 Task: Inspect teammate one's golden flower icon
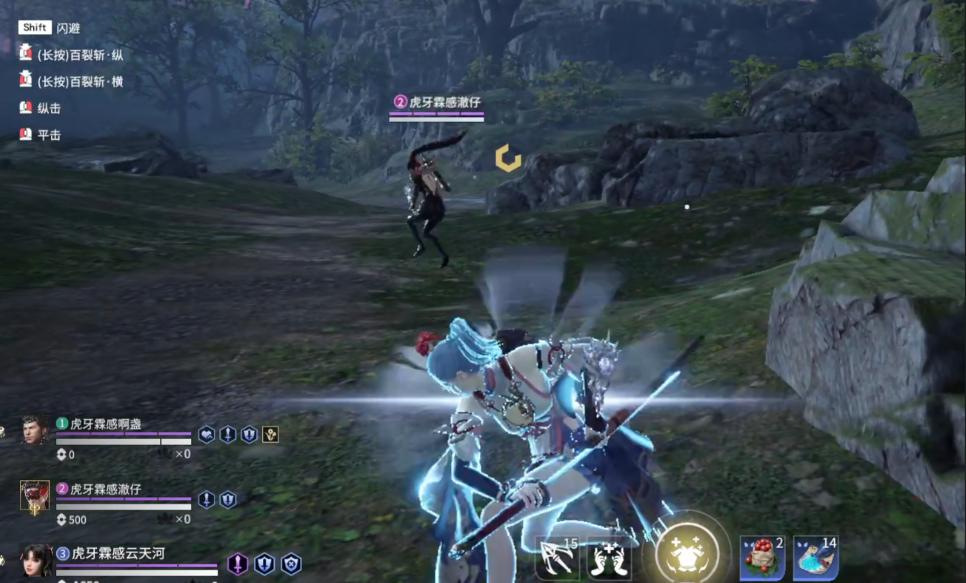click(270, 434)
